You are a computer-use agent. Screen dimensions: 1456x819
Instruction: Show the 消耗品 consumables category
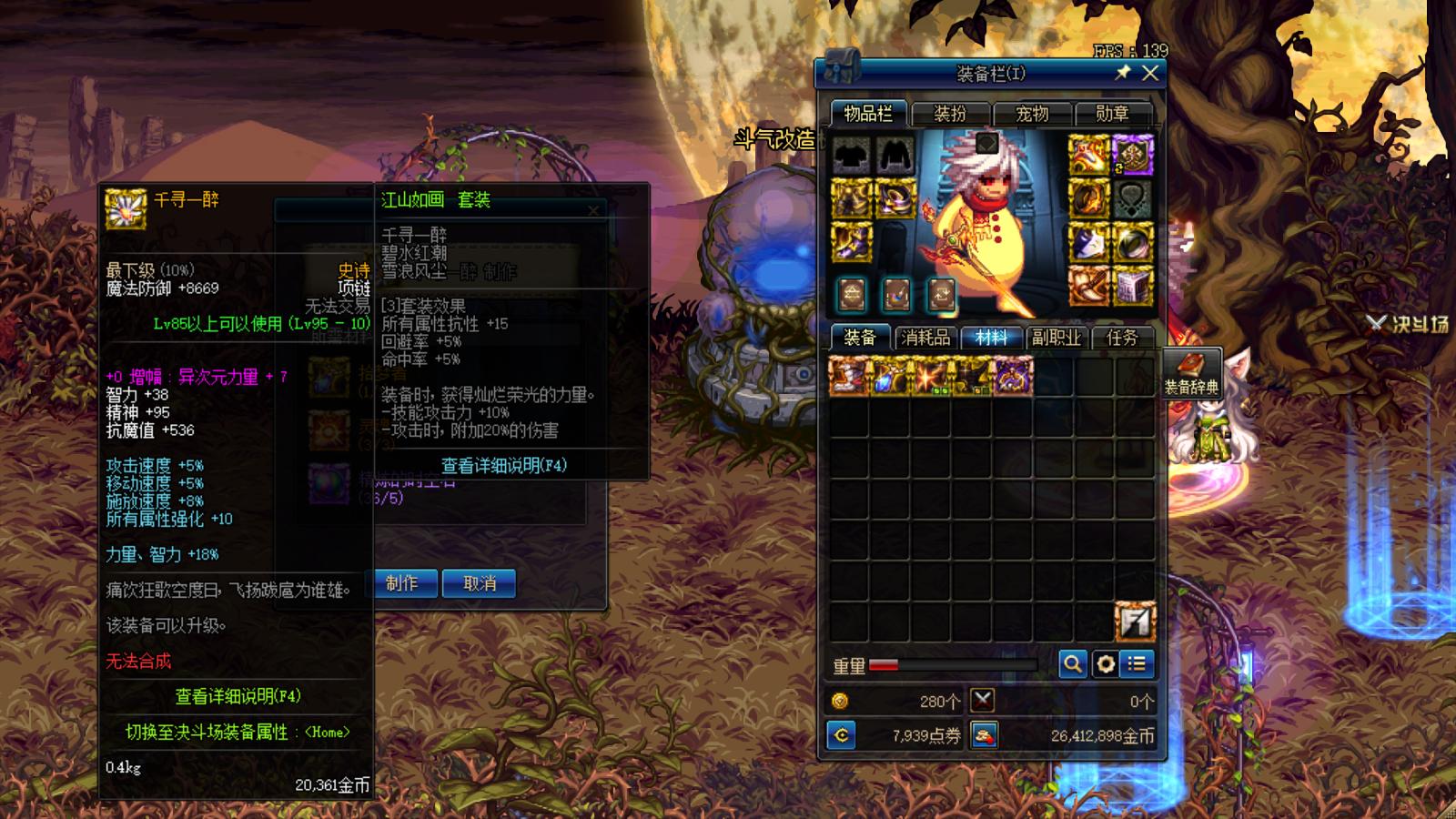point(925,338)
